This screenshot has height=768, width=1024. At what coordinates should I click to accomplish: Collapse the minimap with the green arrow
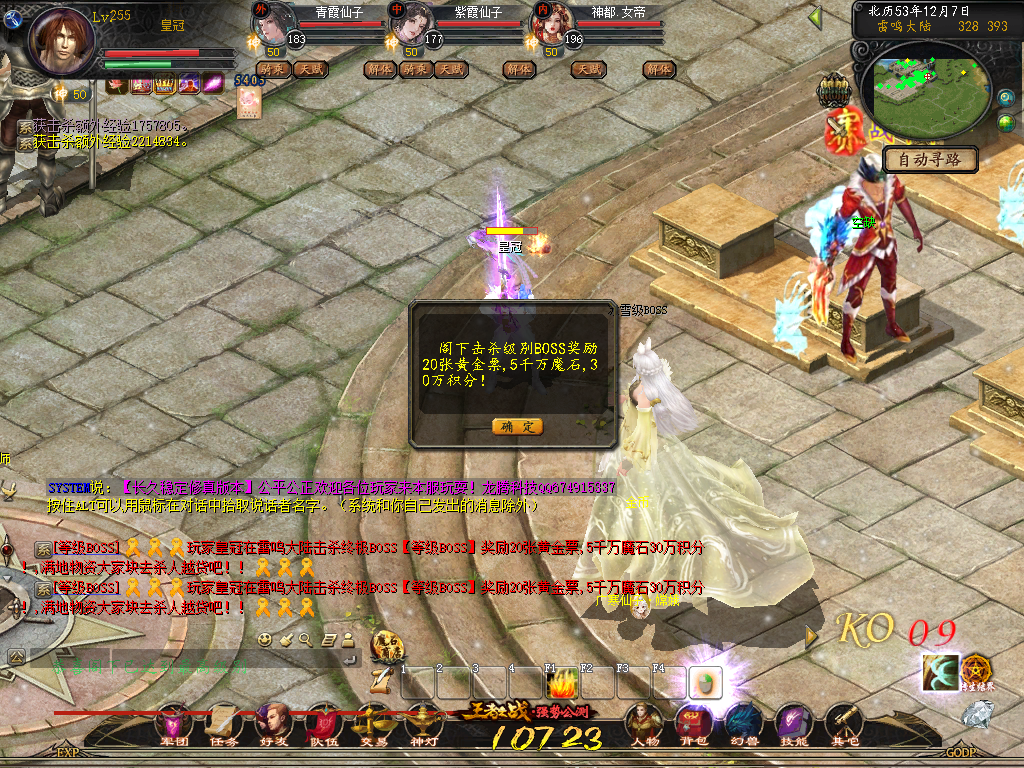pos(815,17)
